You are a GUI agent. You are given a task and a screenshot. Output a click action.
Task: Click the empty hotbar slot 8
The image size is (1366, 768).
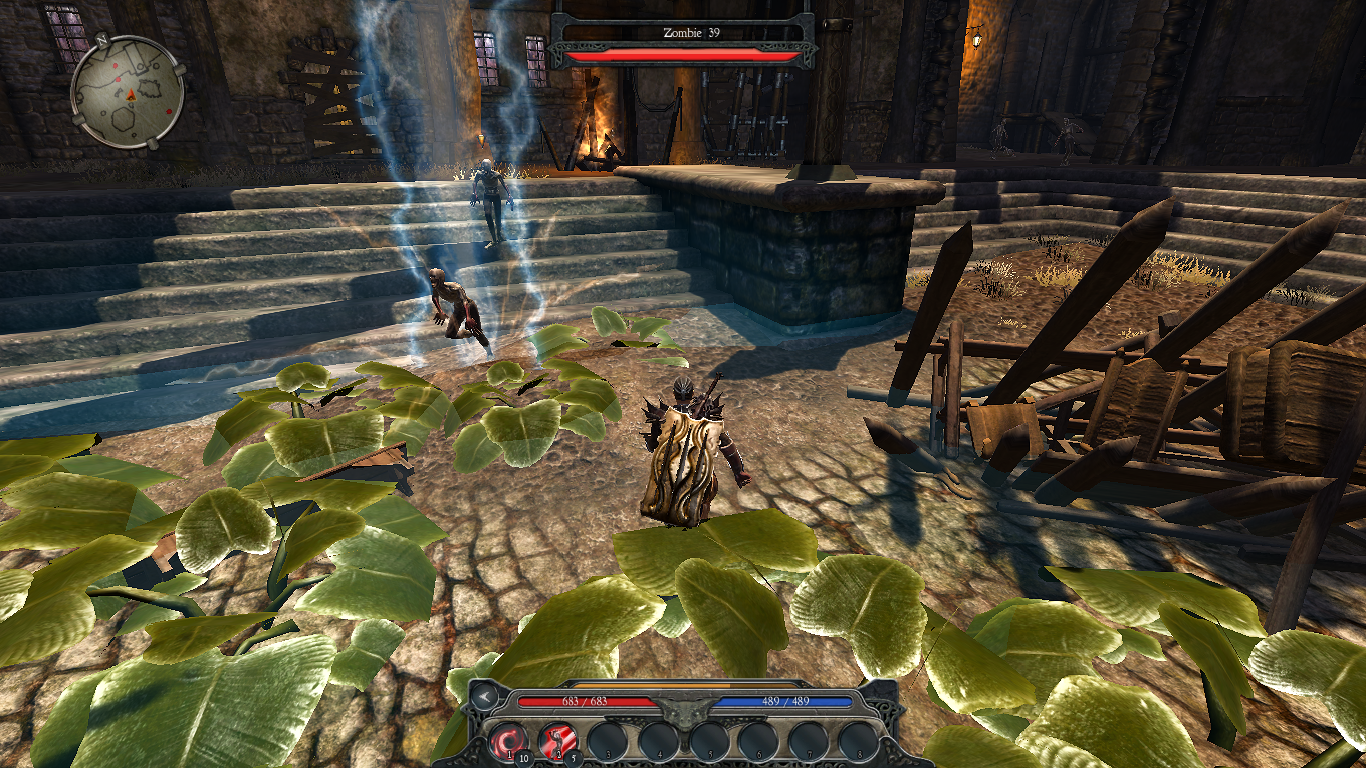point(858,739)
